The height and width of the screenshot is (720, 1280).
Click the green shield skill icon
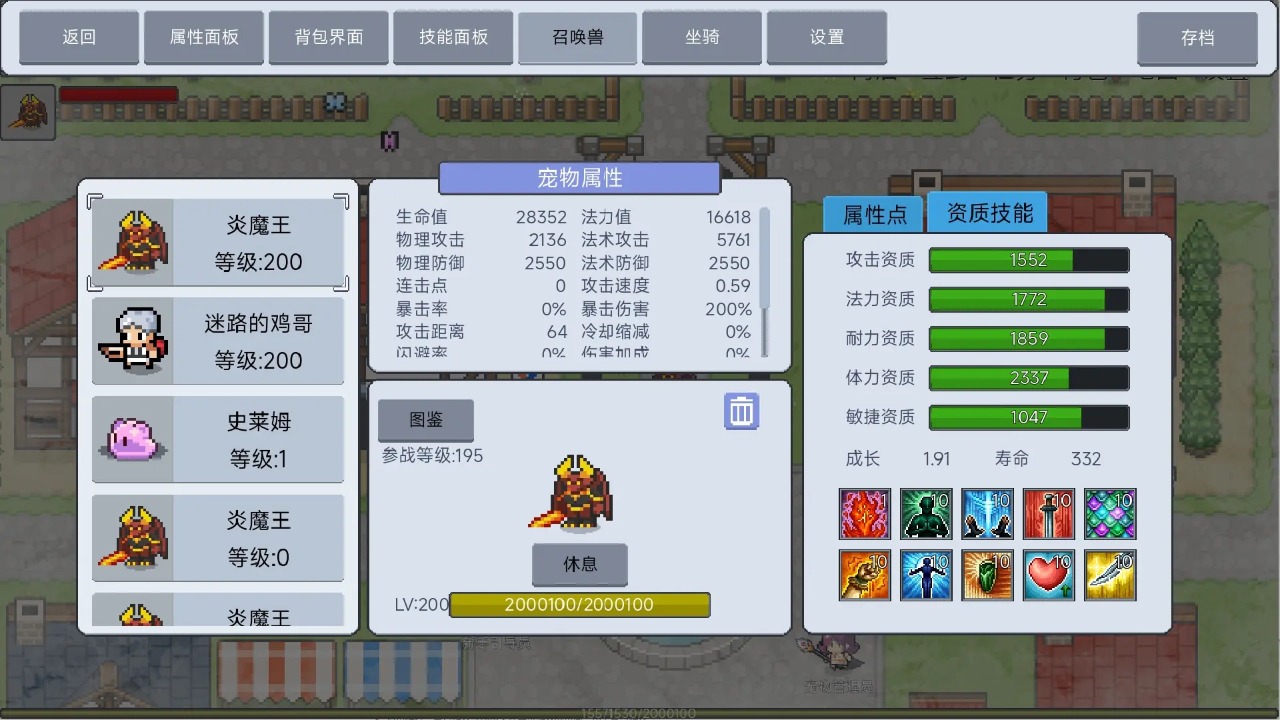pyautogui.click(x=988, y=576)
